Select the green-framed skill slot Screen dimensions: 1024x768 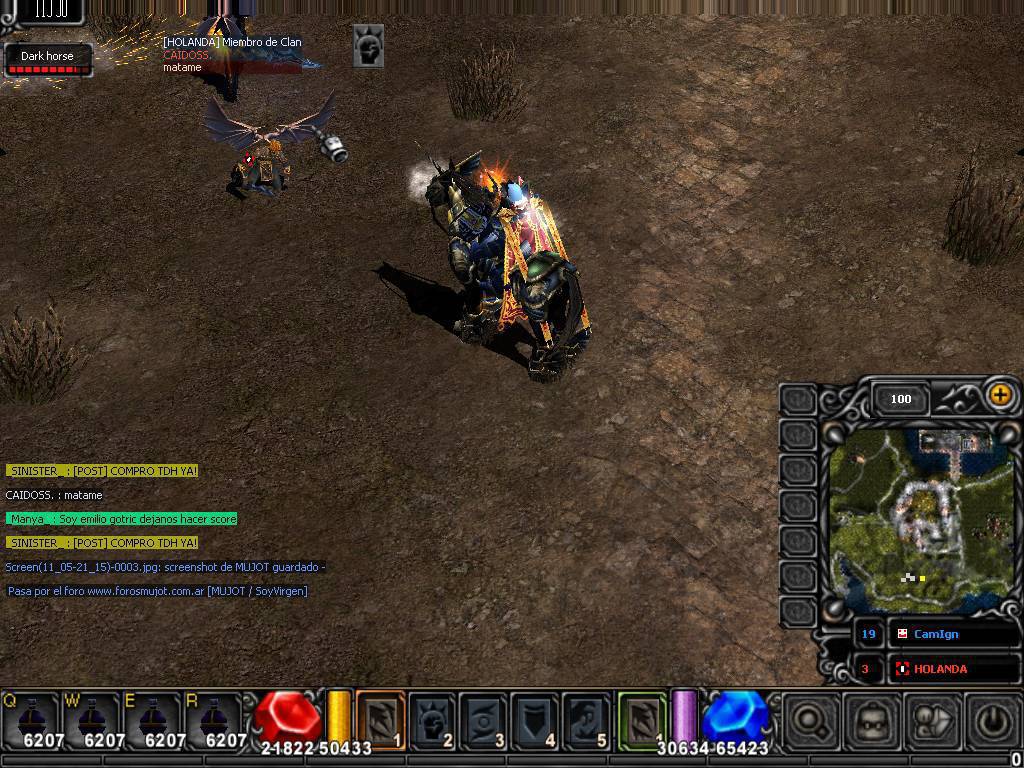pos(642,720)
